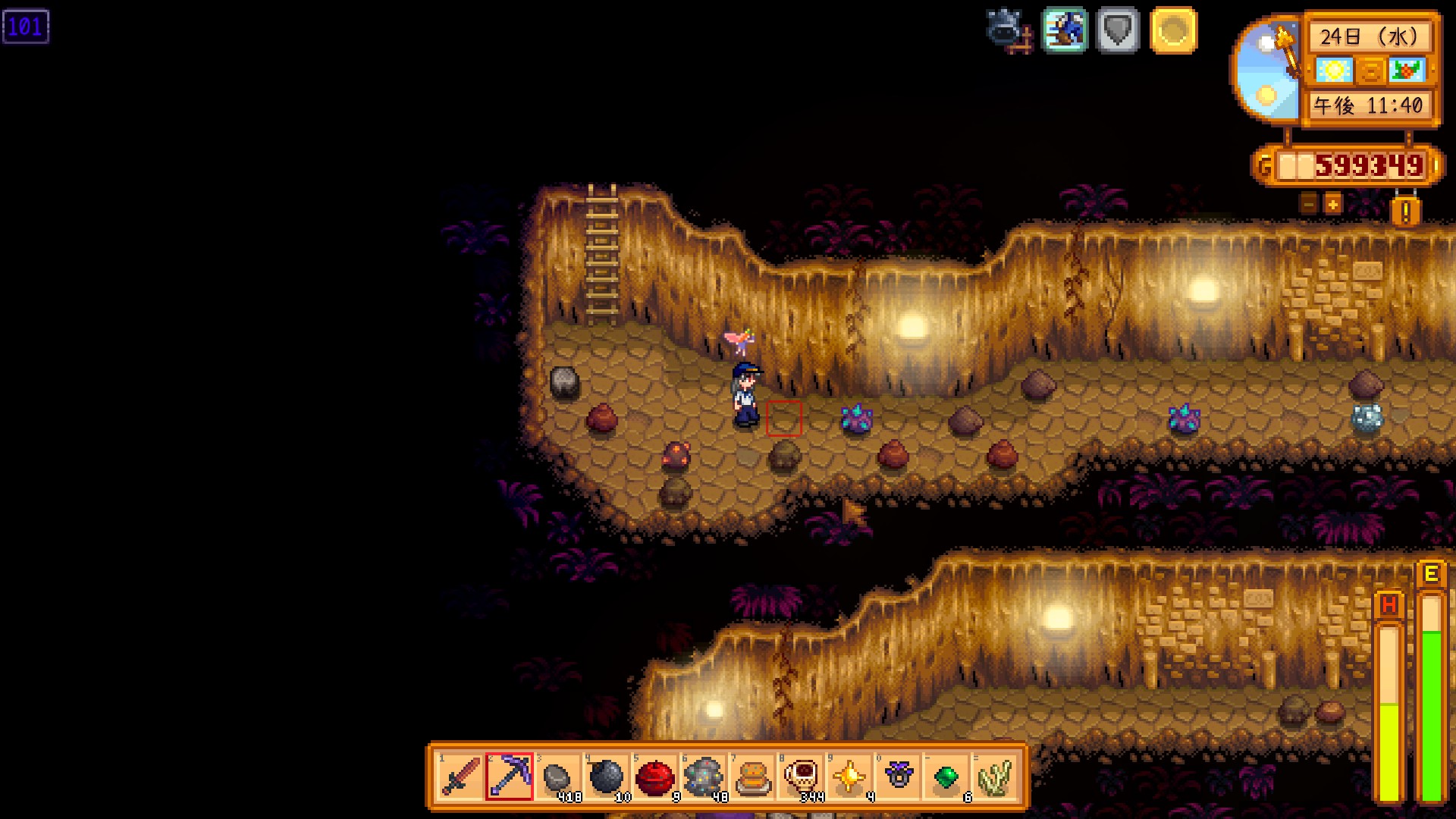This screenshot has width=1456, height=819.
Task: Select the purple pickaxe slot
Action: coord(509,777)
